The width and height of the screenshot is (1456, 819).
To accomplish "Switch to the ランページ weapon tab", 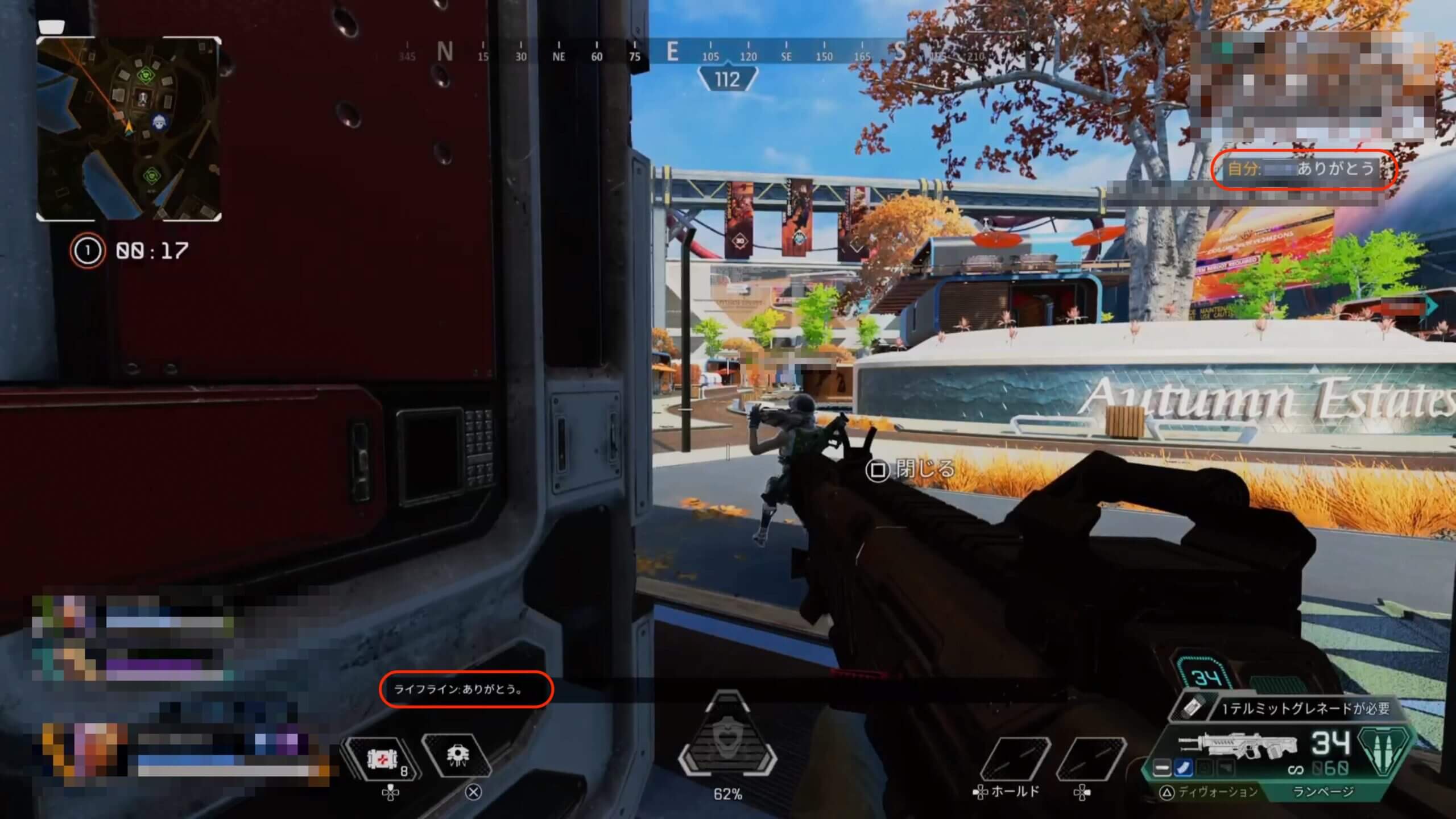I will (x=1323, y=792).
